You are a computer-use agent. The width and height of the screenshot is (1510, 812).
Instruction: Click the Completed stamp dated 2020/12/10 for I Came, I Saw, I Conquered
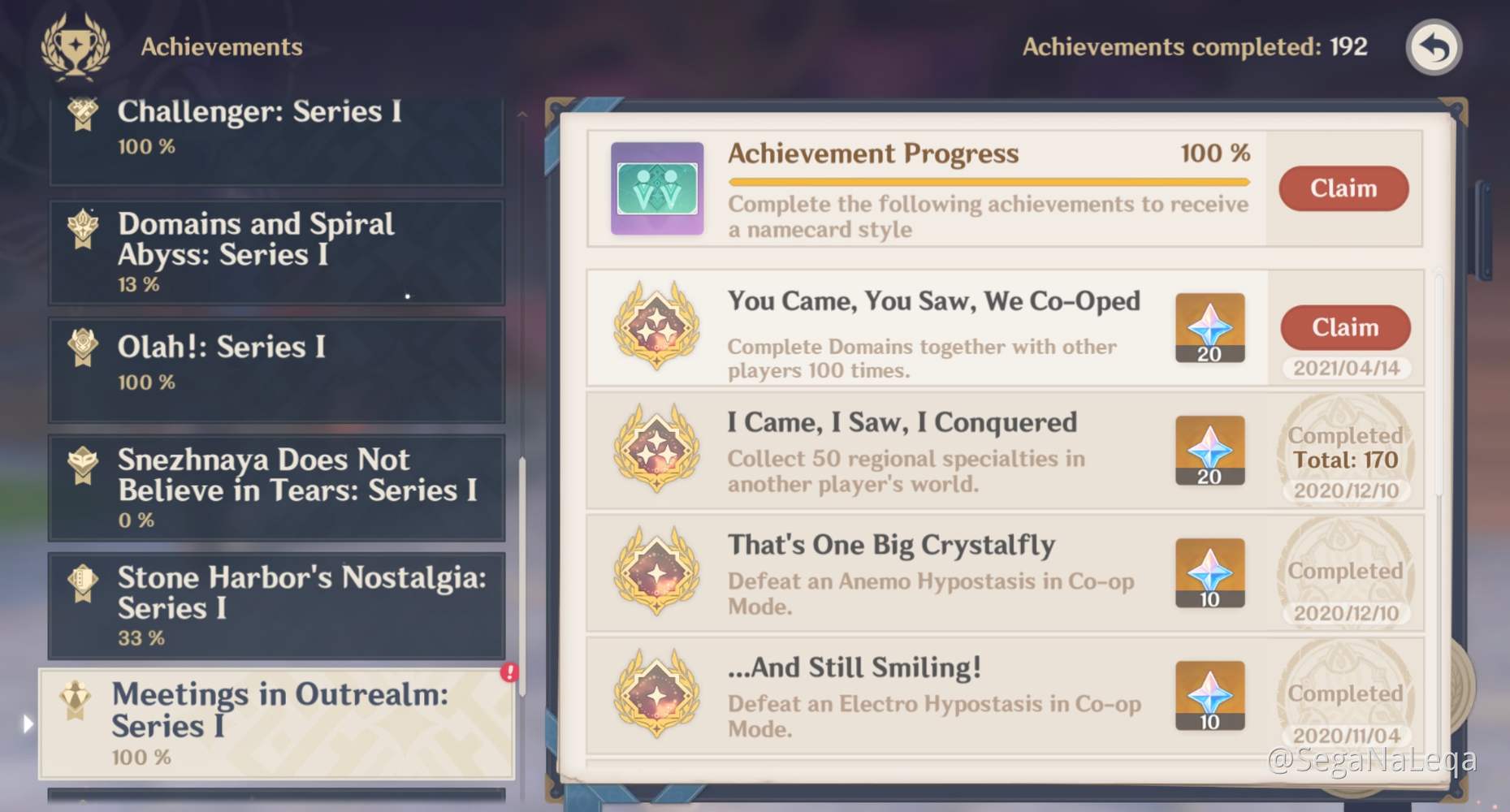click(1344, 455)
